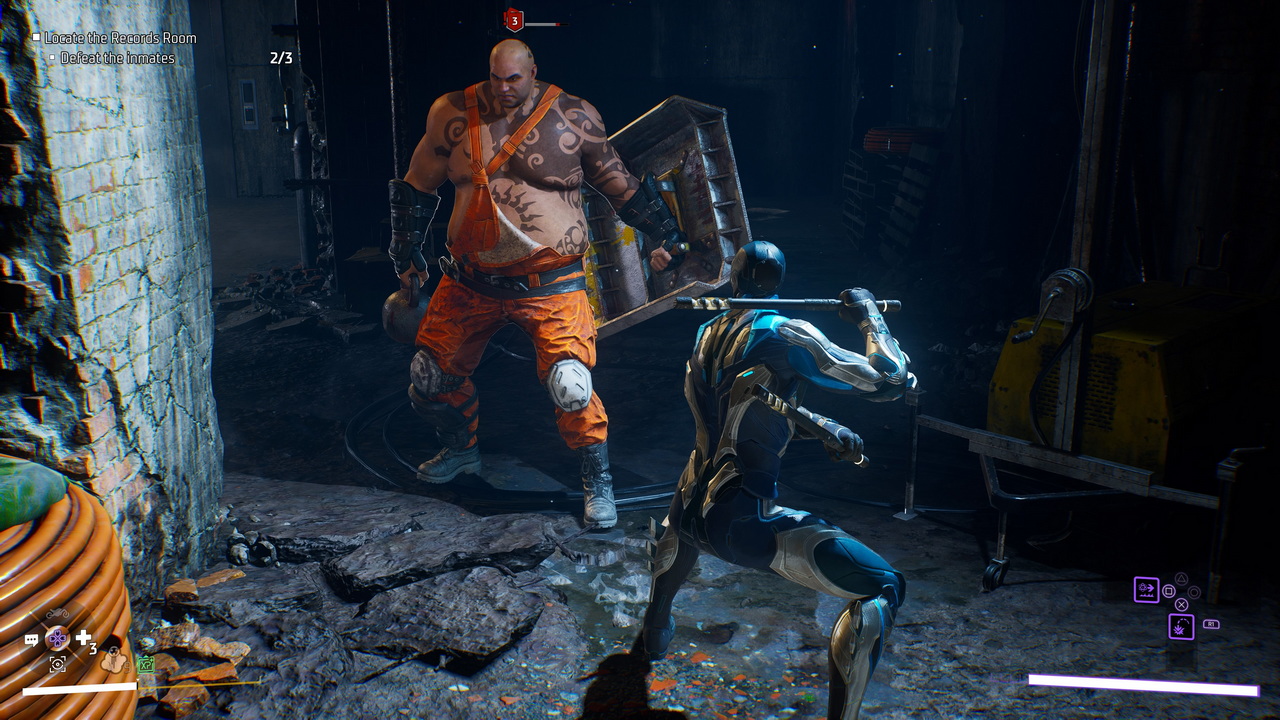
Task: Summon the Batcycle motorcycle icon
Action: point(58,613)
